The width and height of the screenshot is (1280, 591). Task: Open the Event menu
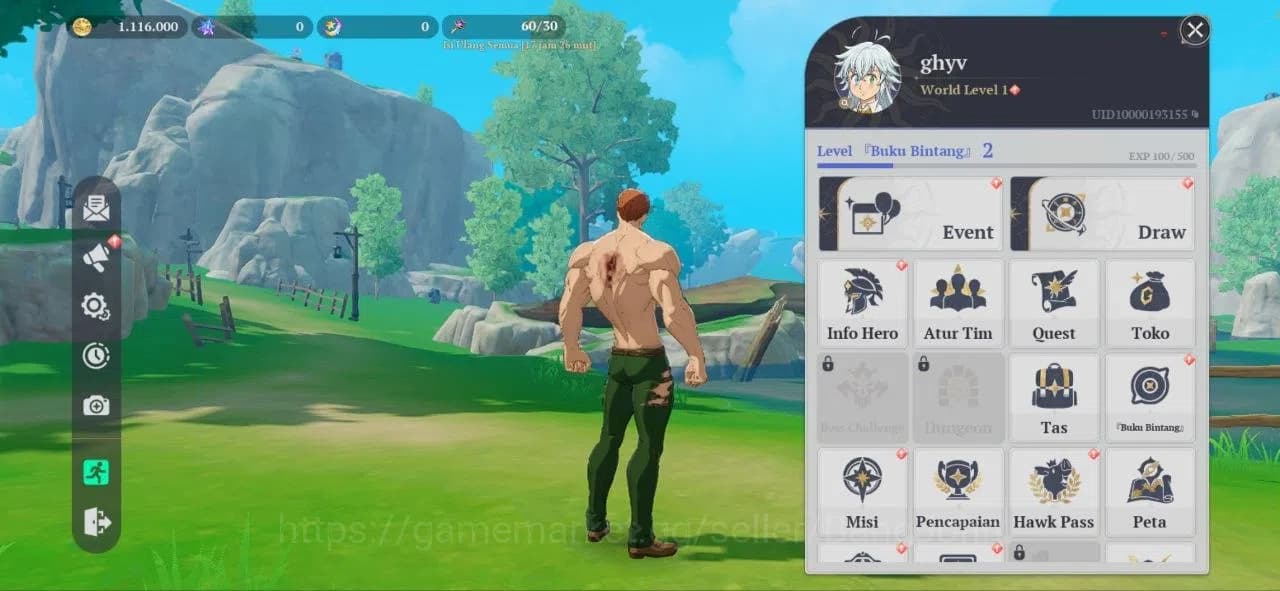tap(910, 214)
